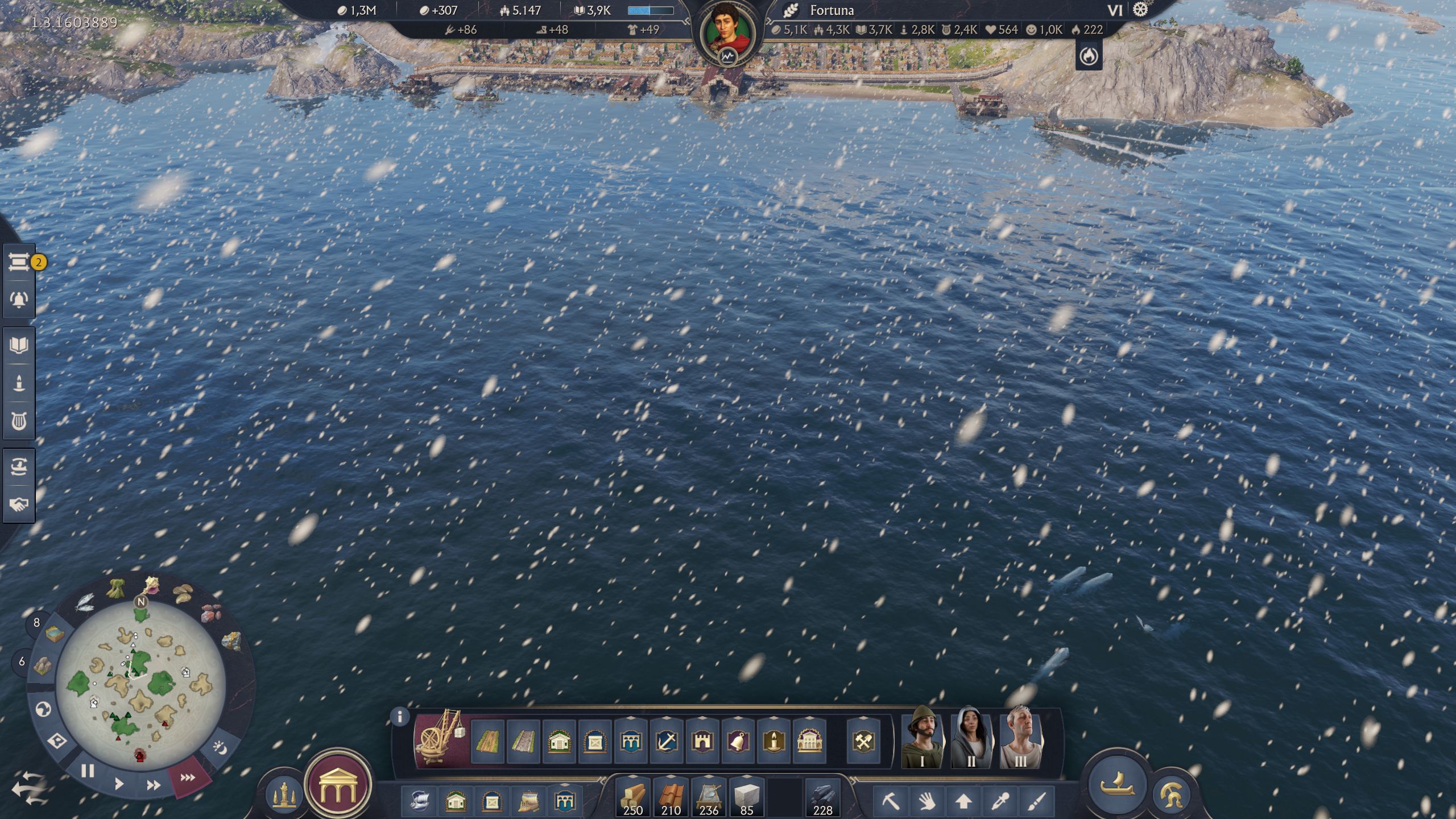
Task: Expand the construction queue scroll with badge 2
Action: [19, 262]
